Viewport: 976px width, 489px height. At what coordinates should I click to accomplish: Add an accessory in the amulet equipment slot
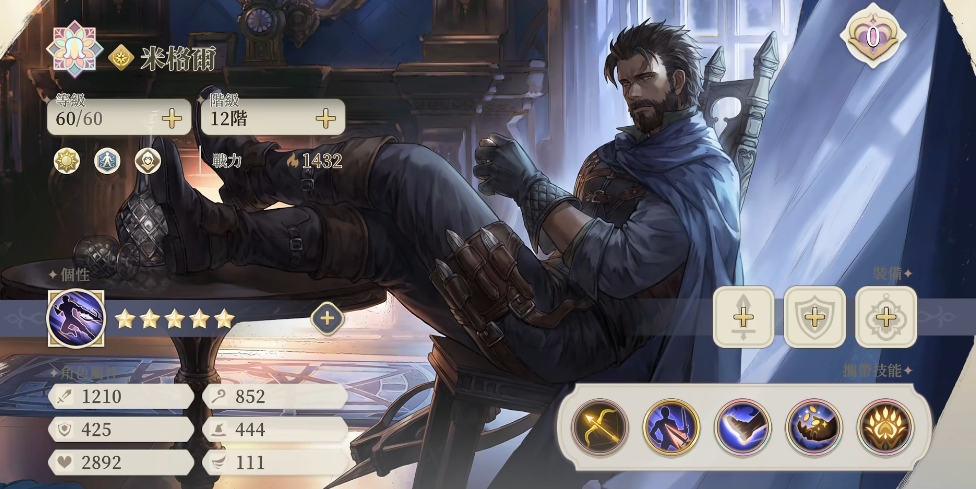point(885,317)
